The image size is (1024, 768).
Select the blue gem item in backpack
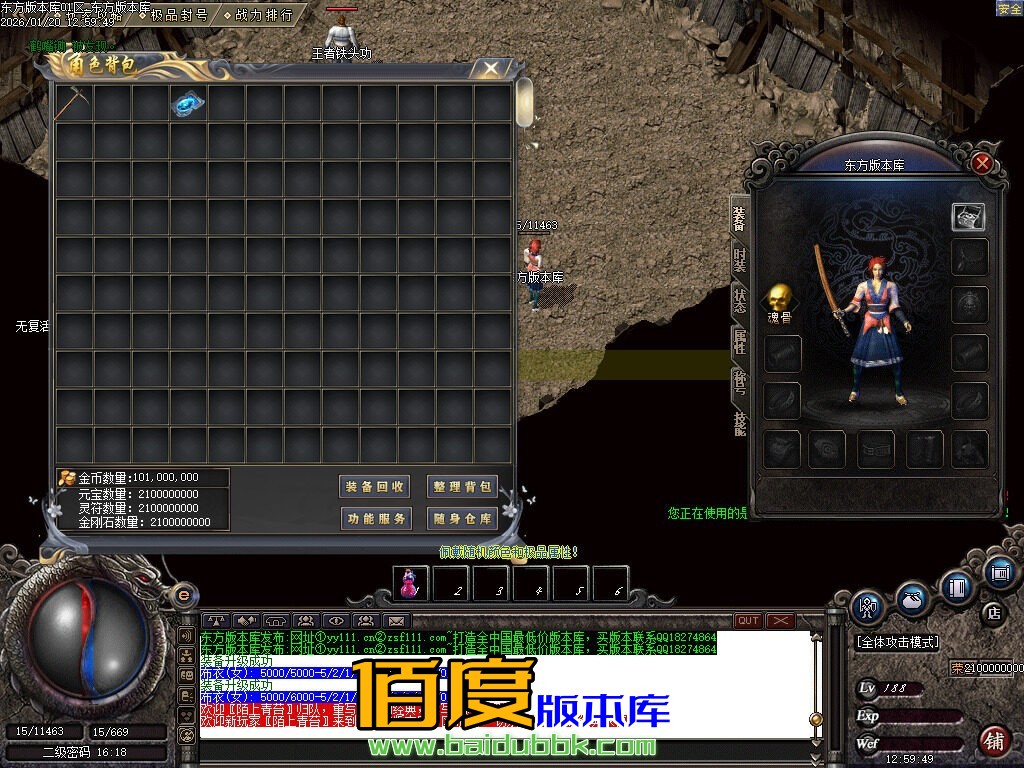coord(188,103)
